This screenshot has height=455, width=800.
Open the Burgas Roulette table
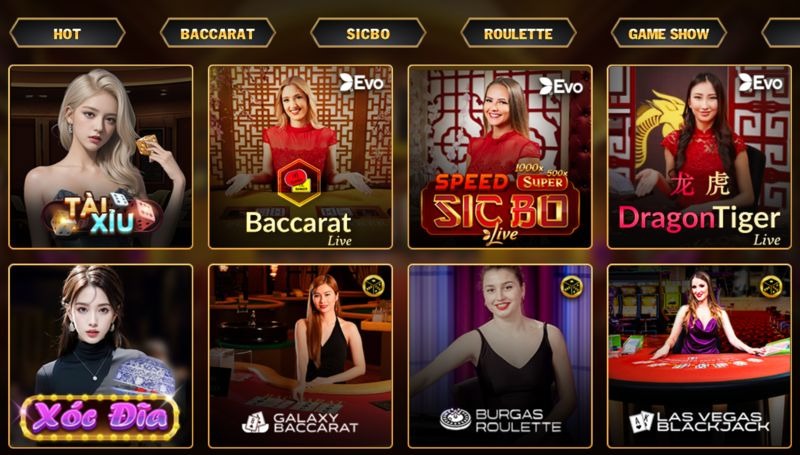(500, 355)
